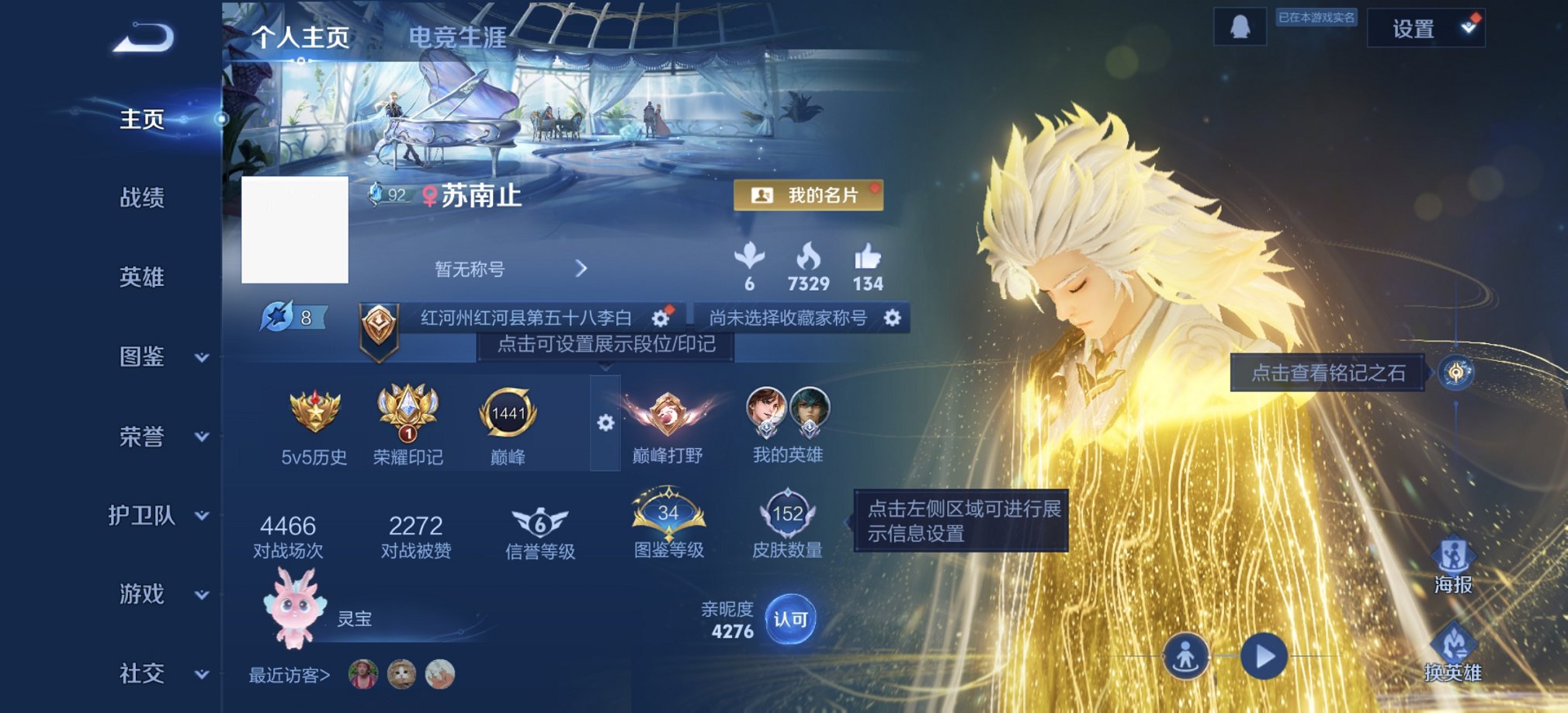
Task: Switch to the 电竞生涯 tab
Action: (x=460, y=36)
